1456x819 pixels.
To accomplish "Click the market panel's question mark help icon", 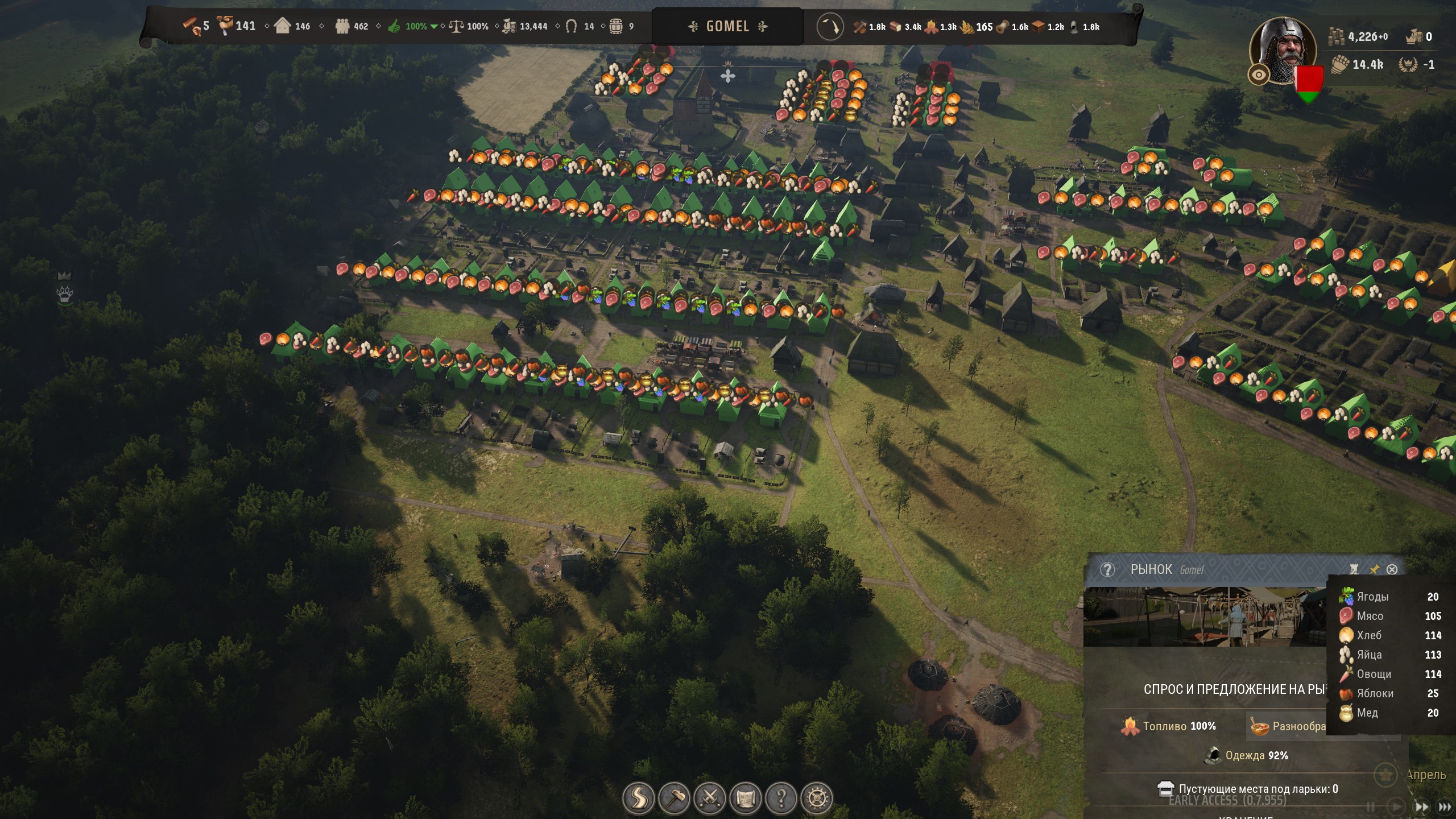I will (1107, 569).
